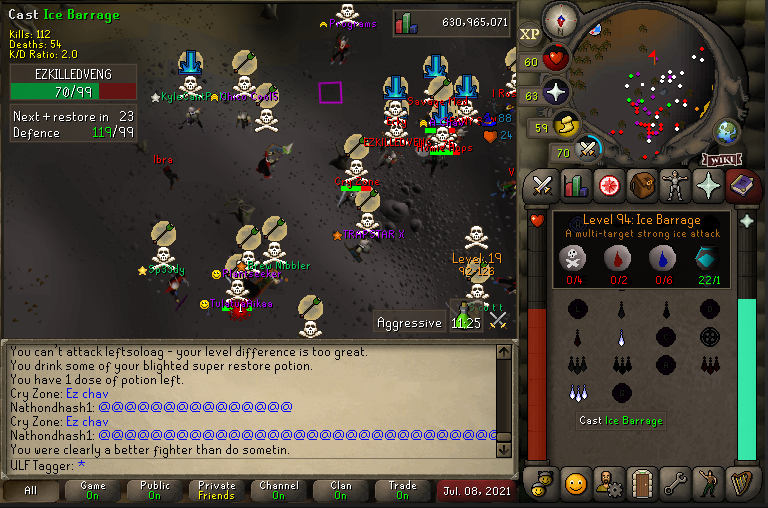Open the Logout door tab
768x508 pixels.
pos(642,484)
